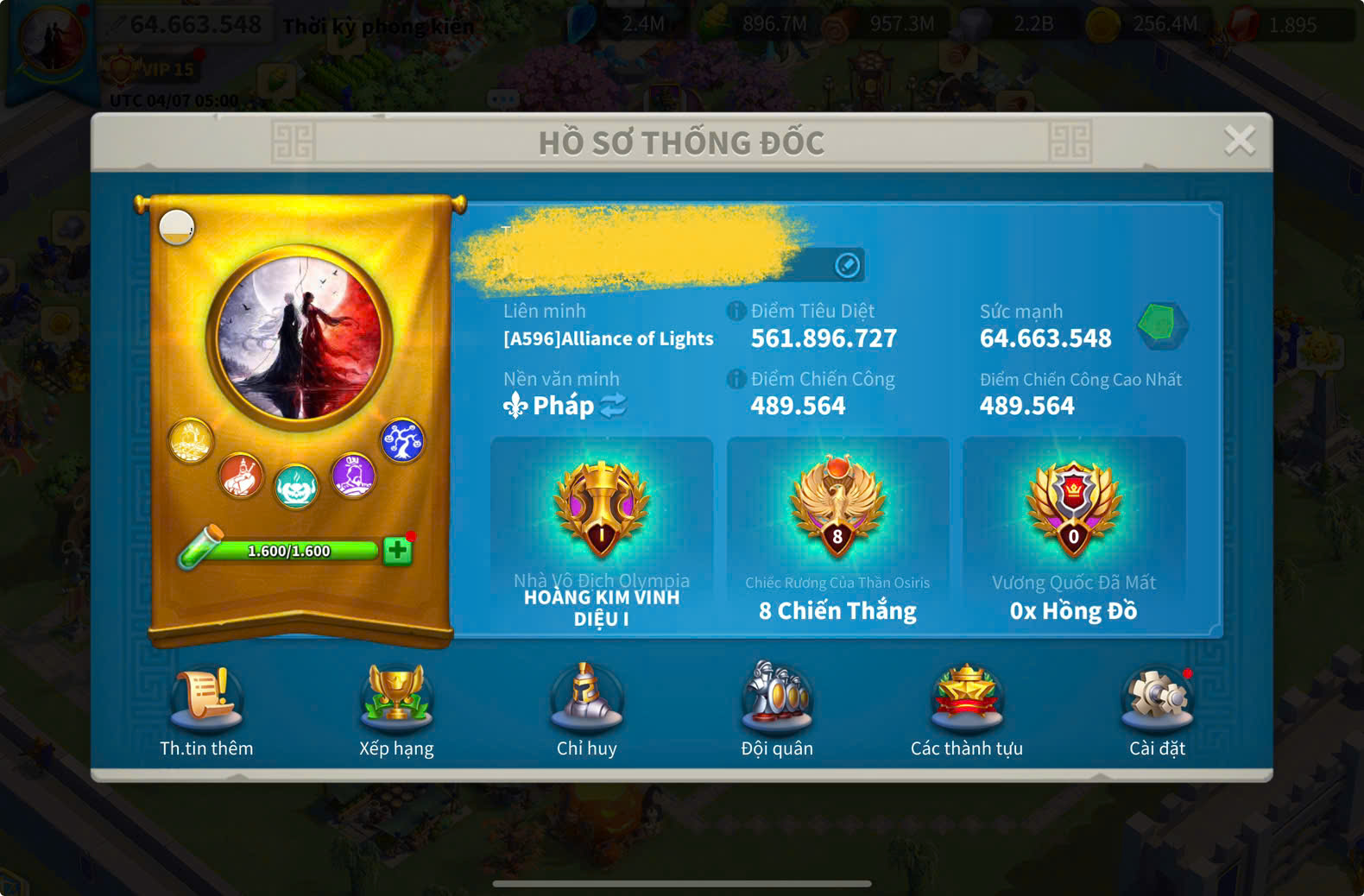Close the governor profile window
Image resolution: width=1364 pixels, height=896 pixels.
click(1239, 140)
